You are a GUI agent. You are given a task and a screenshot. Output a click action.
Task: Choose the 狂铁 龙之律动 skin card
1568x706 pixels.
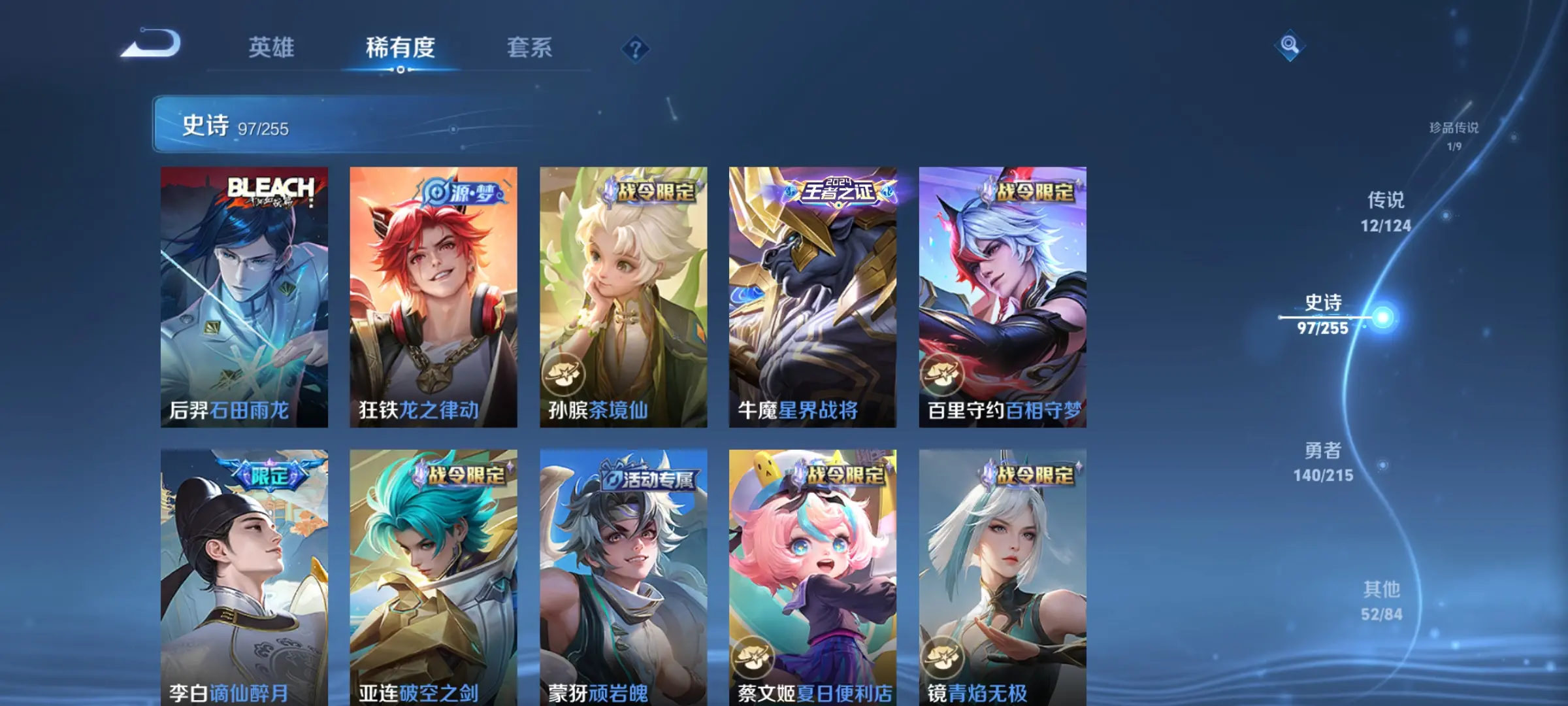[x=433, y=297]
